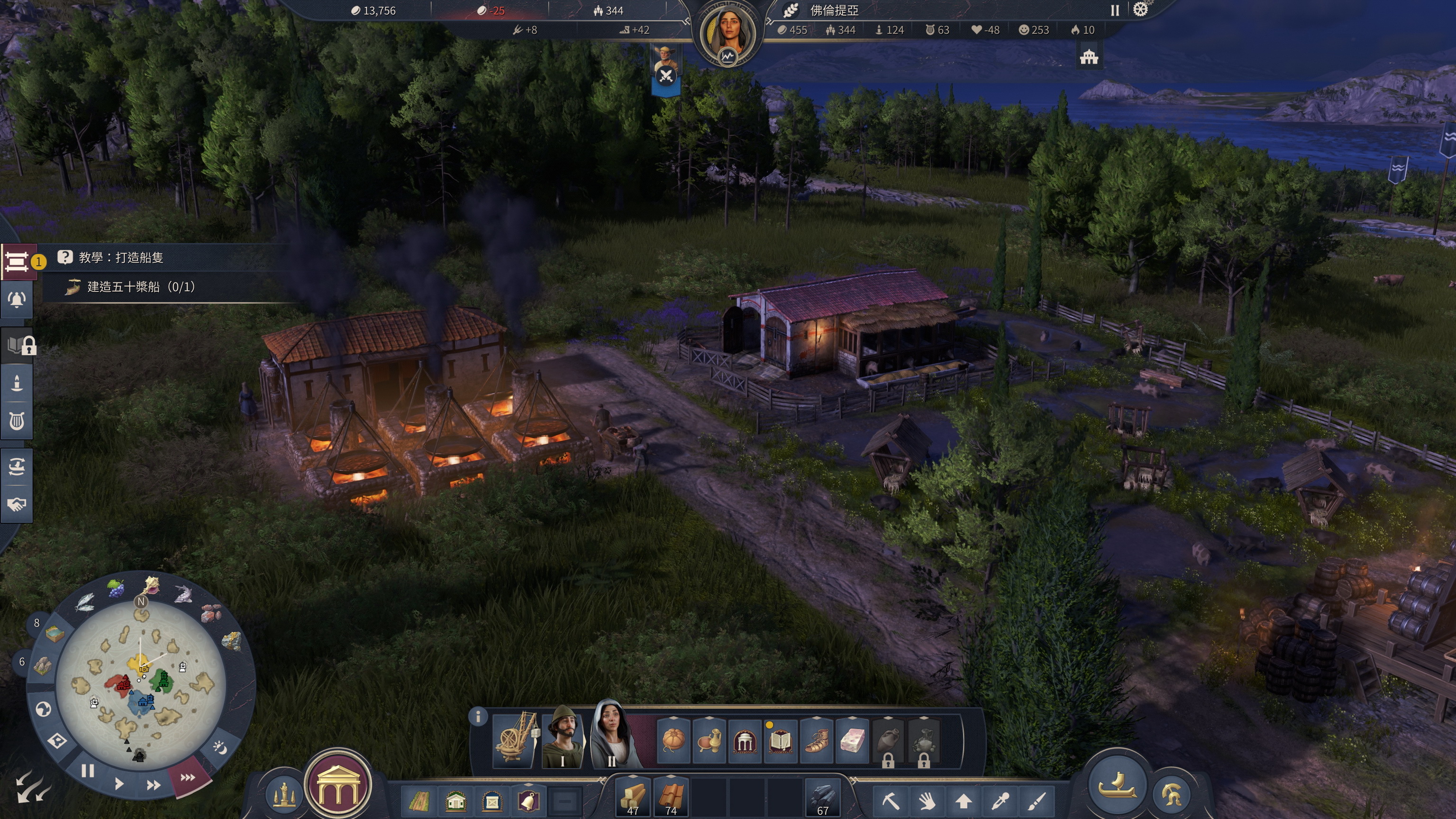Image resolution: width=1456 pixels, height=819 pixels.
Task: Choose the bread building in the build bar
Action: (673, 740)
